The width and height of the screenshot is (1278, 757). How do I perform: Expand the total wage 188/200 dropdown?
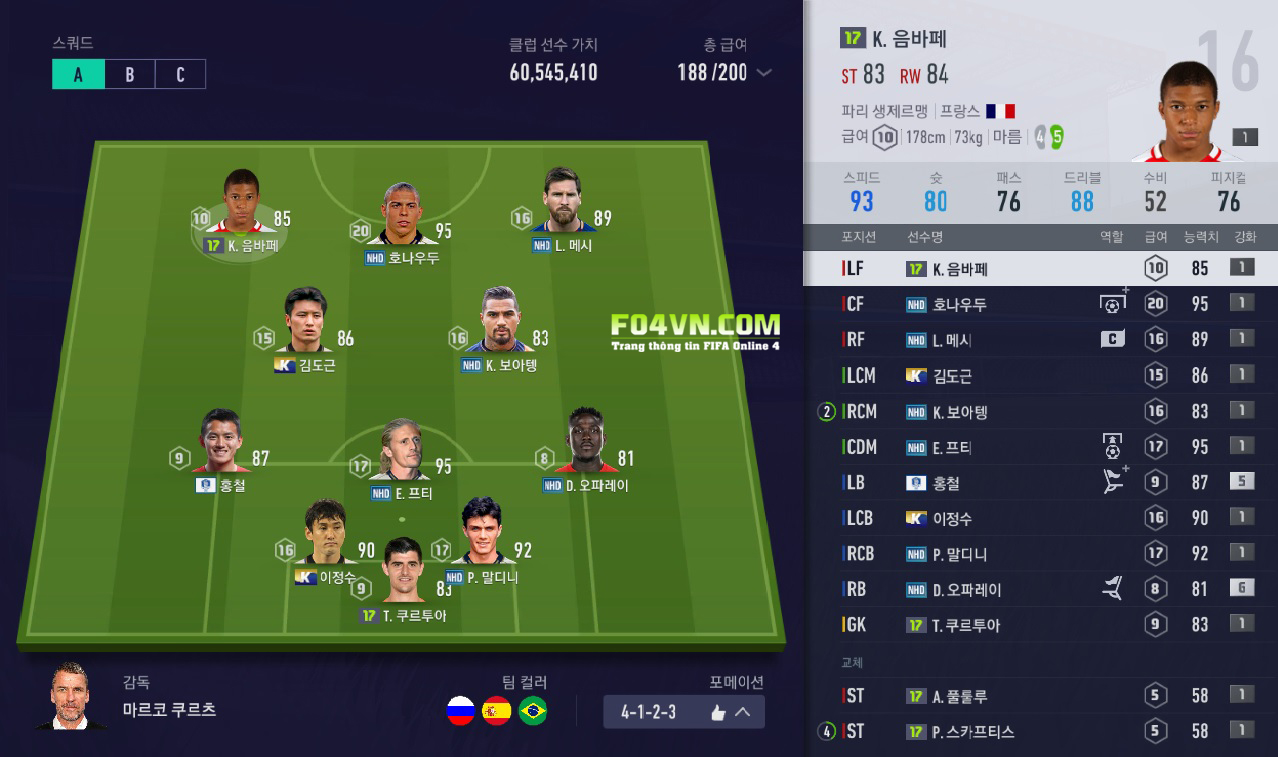pos(765,72)
